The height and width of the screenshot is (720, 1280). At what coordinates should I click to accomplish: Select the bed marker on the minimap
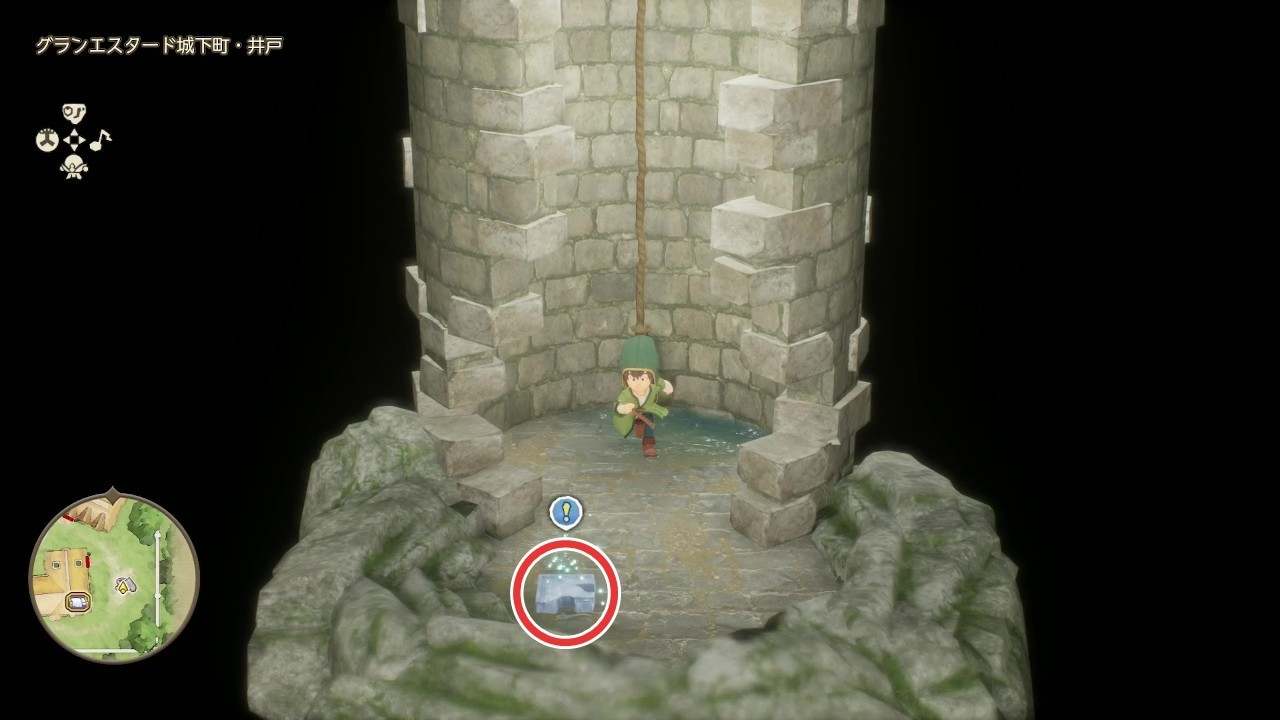click(x=77, y=601)
